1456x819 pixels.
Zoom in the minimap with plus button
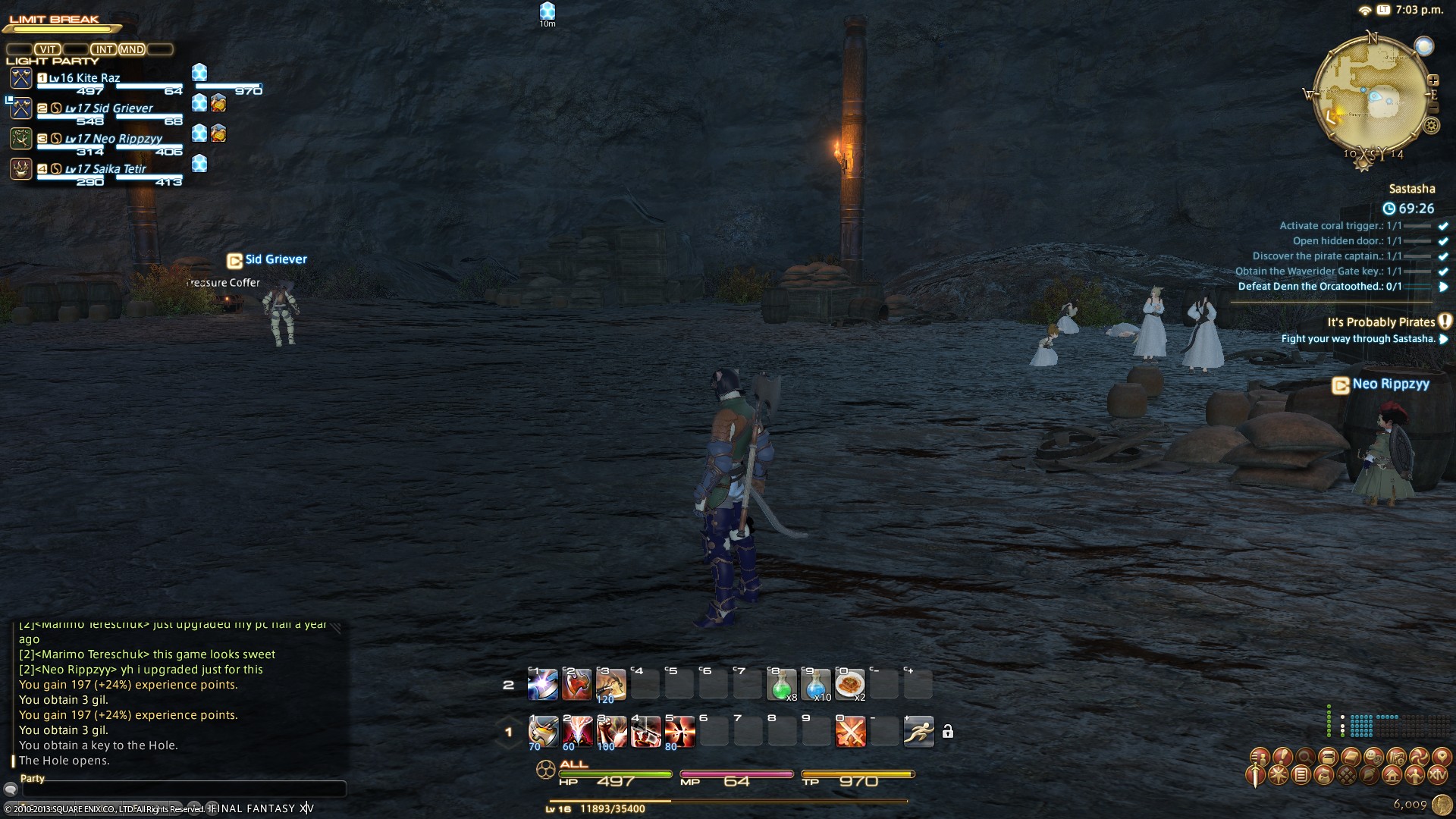tap(1433, 80)
